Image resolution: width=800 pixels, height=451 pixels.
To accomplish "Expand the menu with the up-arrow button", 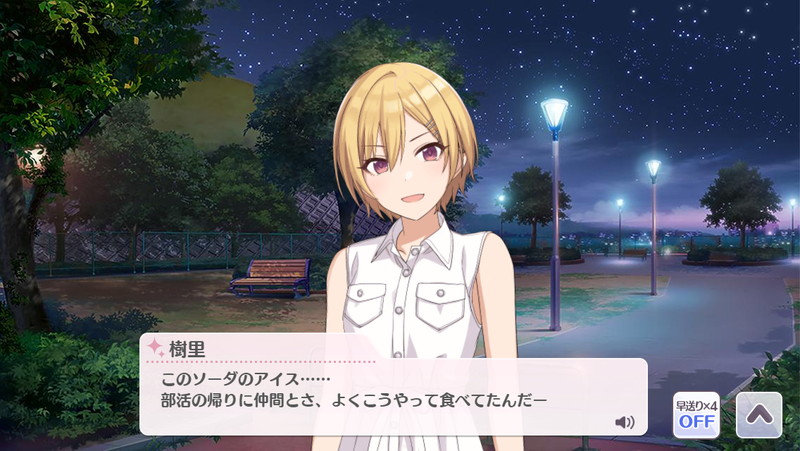I will coord(759,414).
